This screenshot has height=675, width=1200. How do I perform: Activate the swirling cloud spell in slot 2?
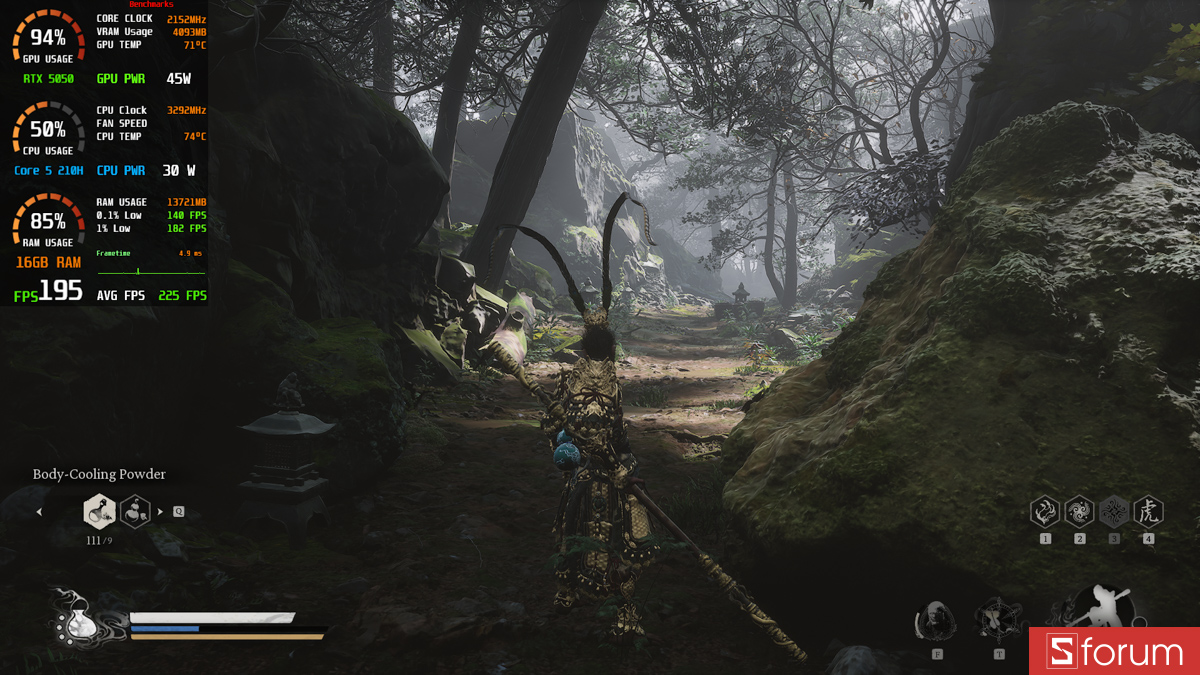click(1079, 513)
